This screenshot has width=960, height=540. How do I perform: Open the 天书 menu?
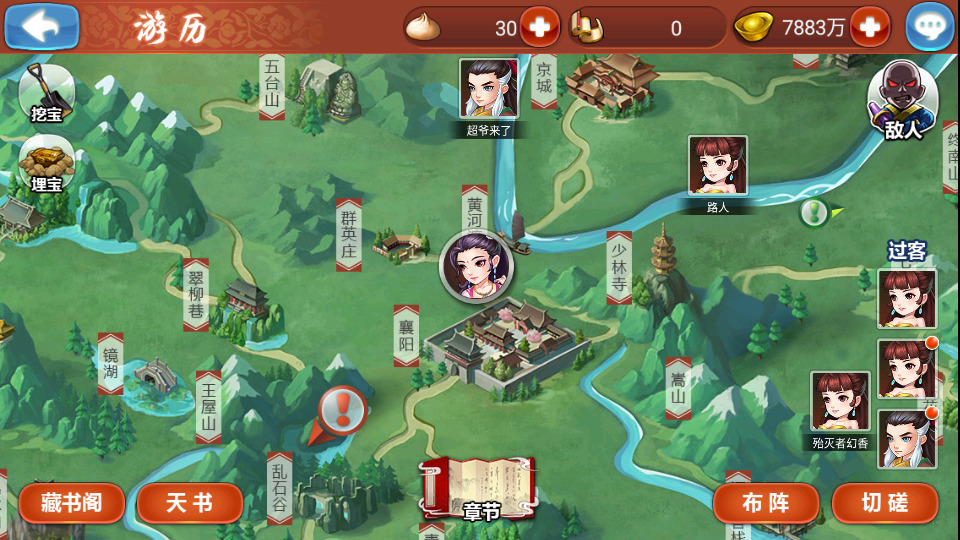[189, 503]
